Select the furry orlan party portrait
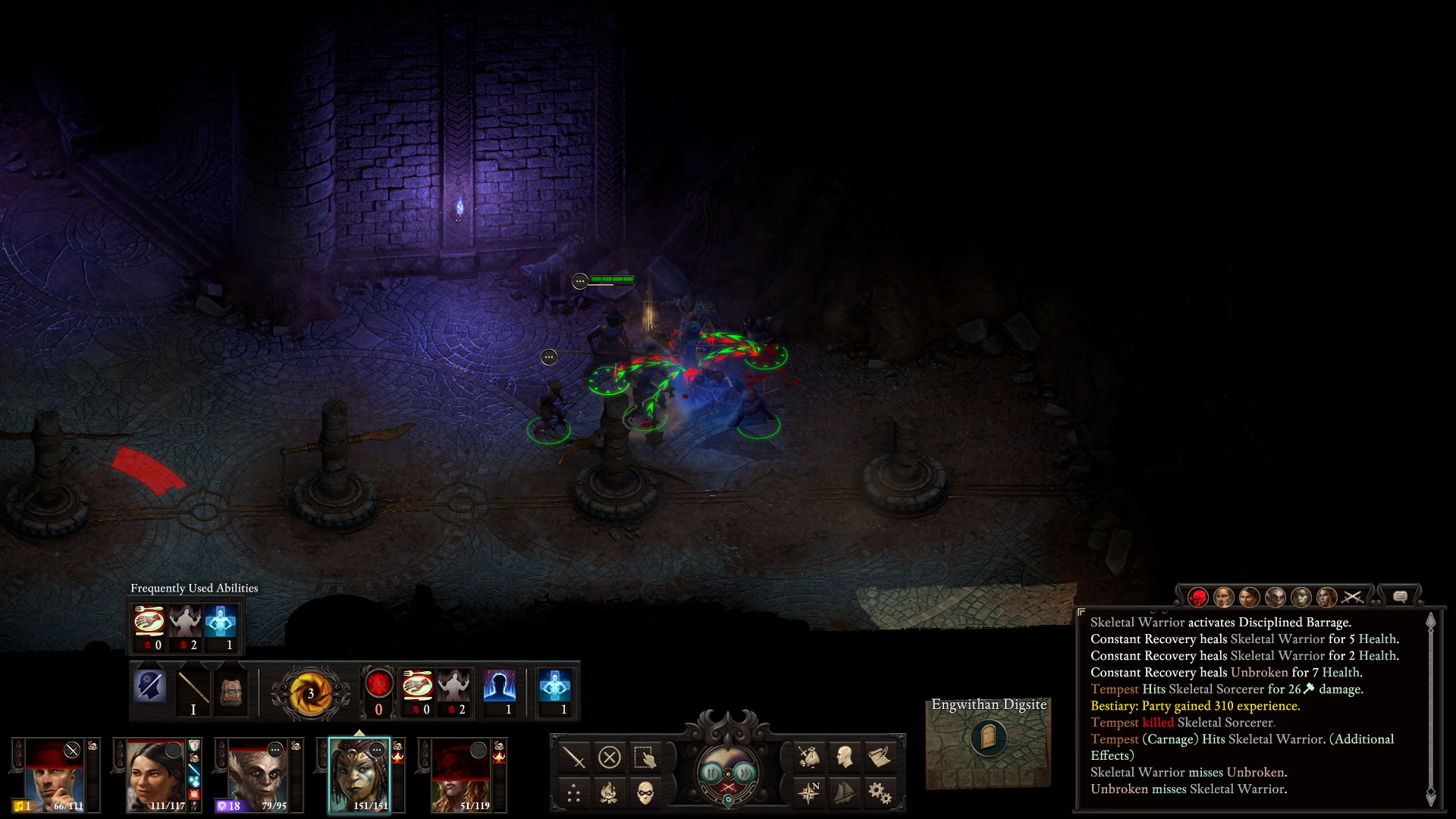The height and width of the screenshot is (819, 1456). [257, 775]
